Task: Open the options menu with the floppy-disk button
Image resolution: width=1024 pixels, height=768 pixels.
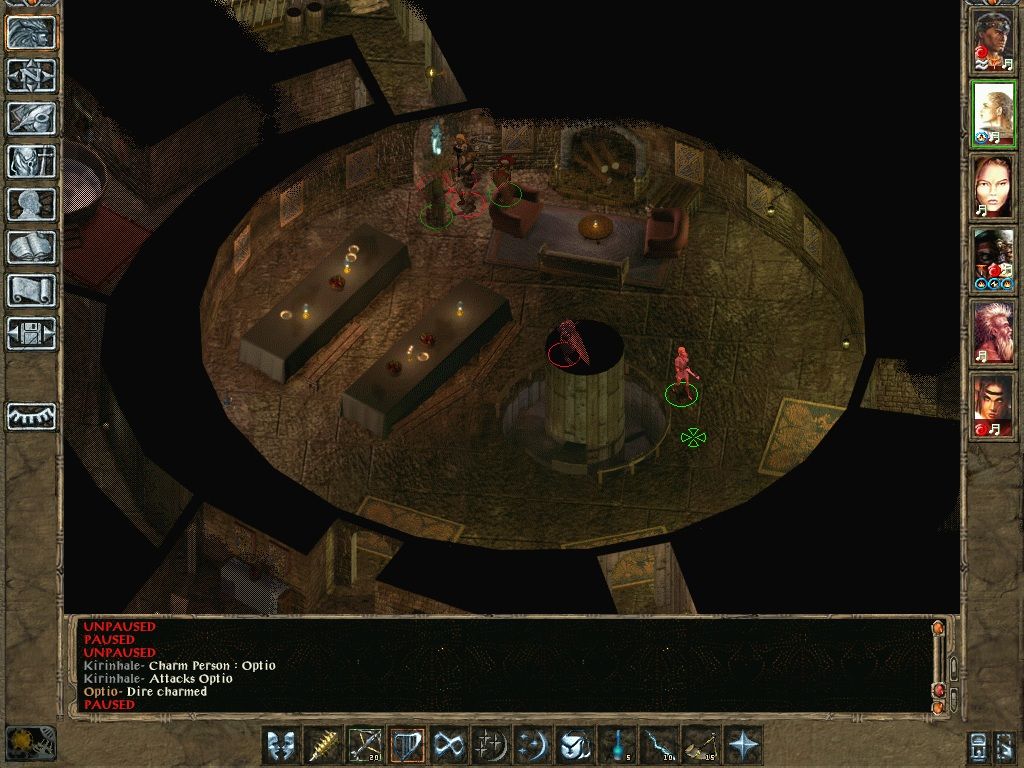Action: click(x=32, y=333)
